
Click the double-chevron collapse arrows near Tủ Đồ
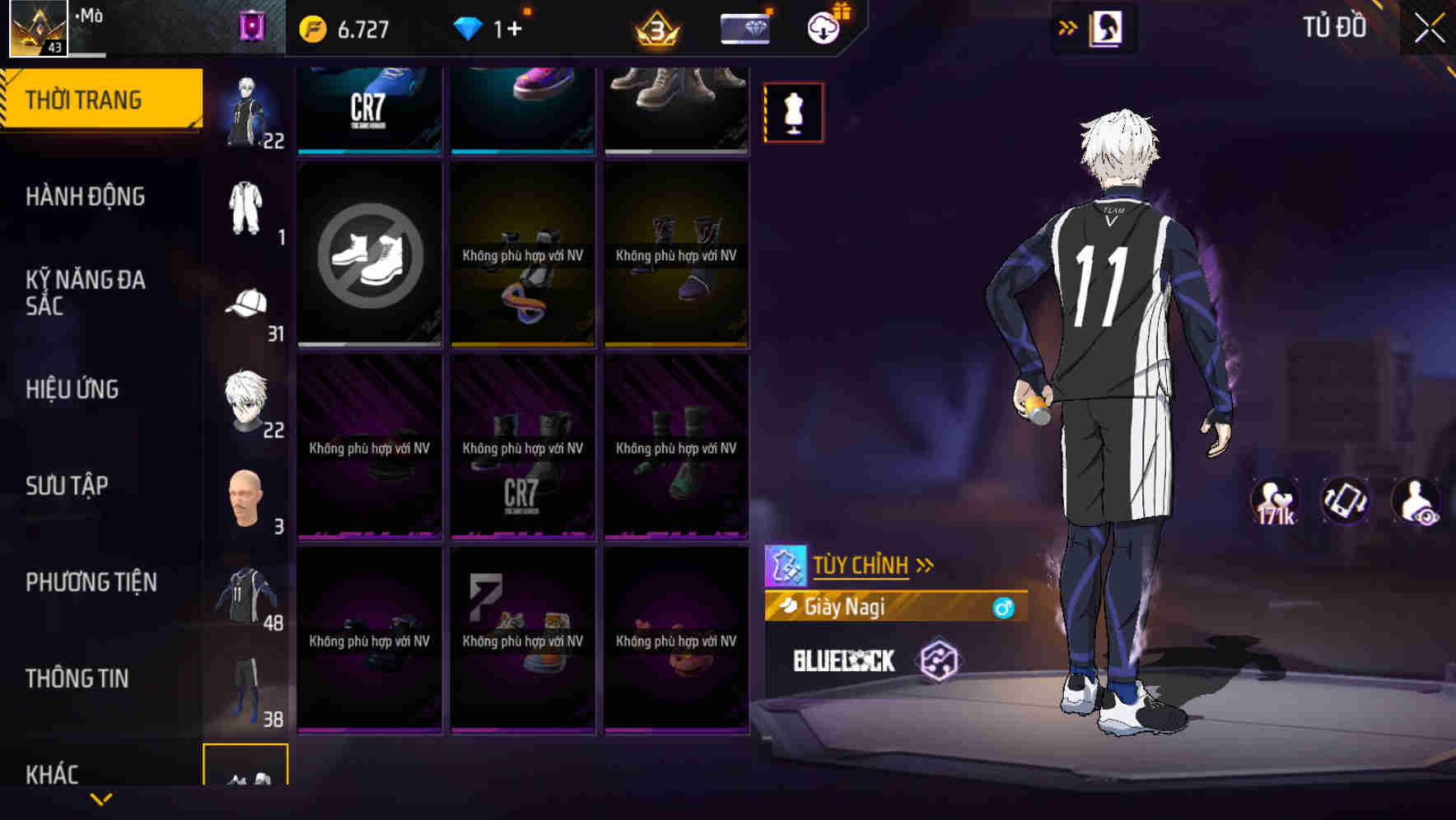pos(1067,27)
